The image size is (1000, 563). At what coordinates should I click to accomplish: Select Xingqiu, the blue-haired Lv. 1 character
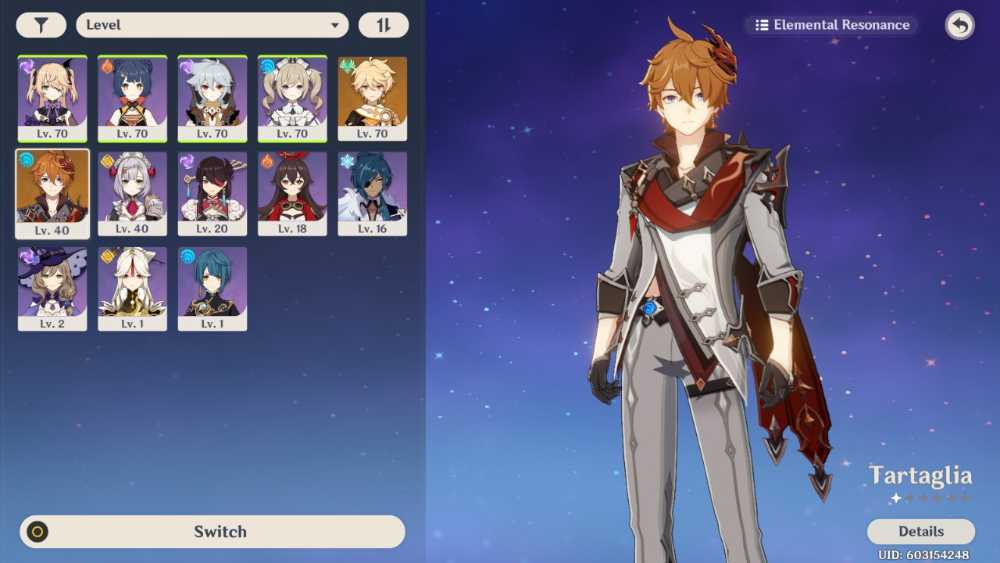(x=212, y=288)
